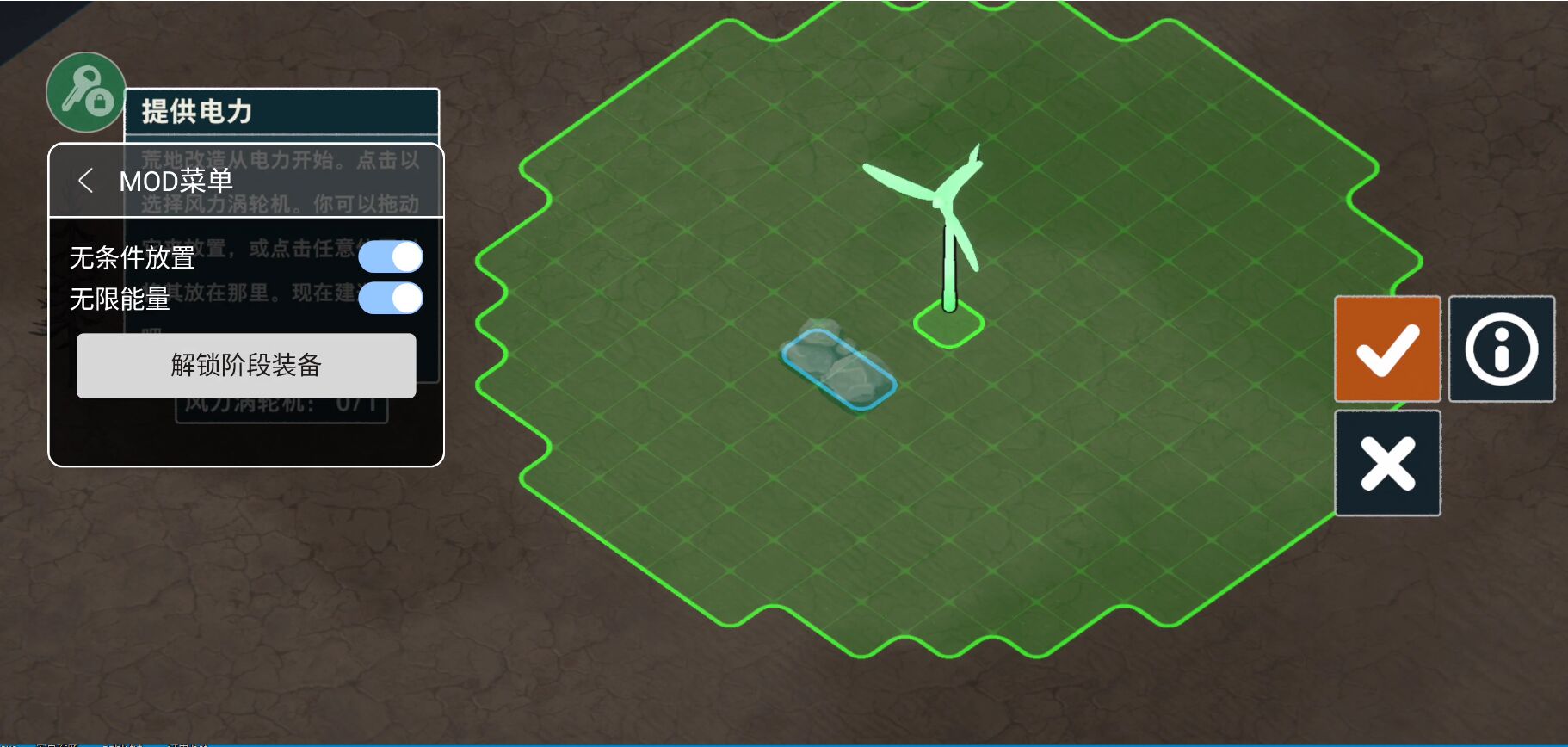Toggle the 无条件放置 switch
The image size is (1568, 747).
coord(391,256)
